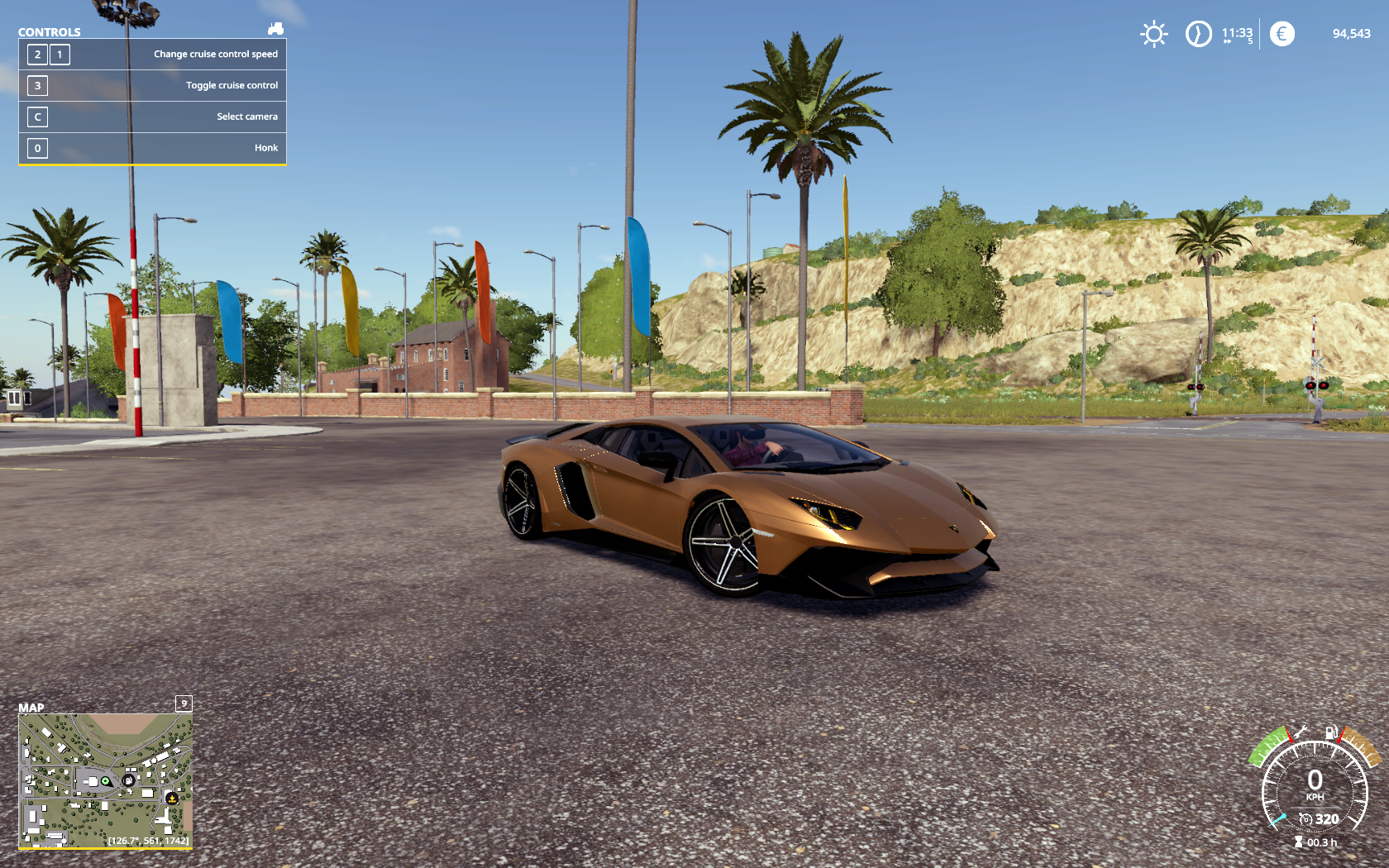Image resolution: width=1389 pixels, height=868 pixels.
Task: Click the euro money icon
Action: click(x=1282, y=34)
